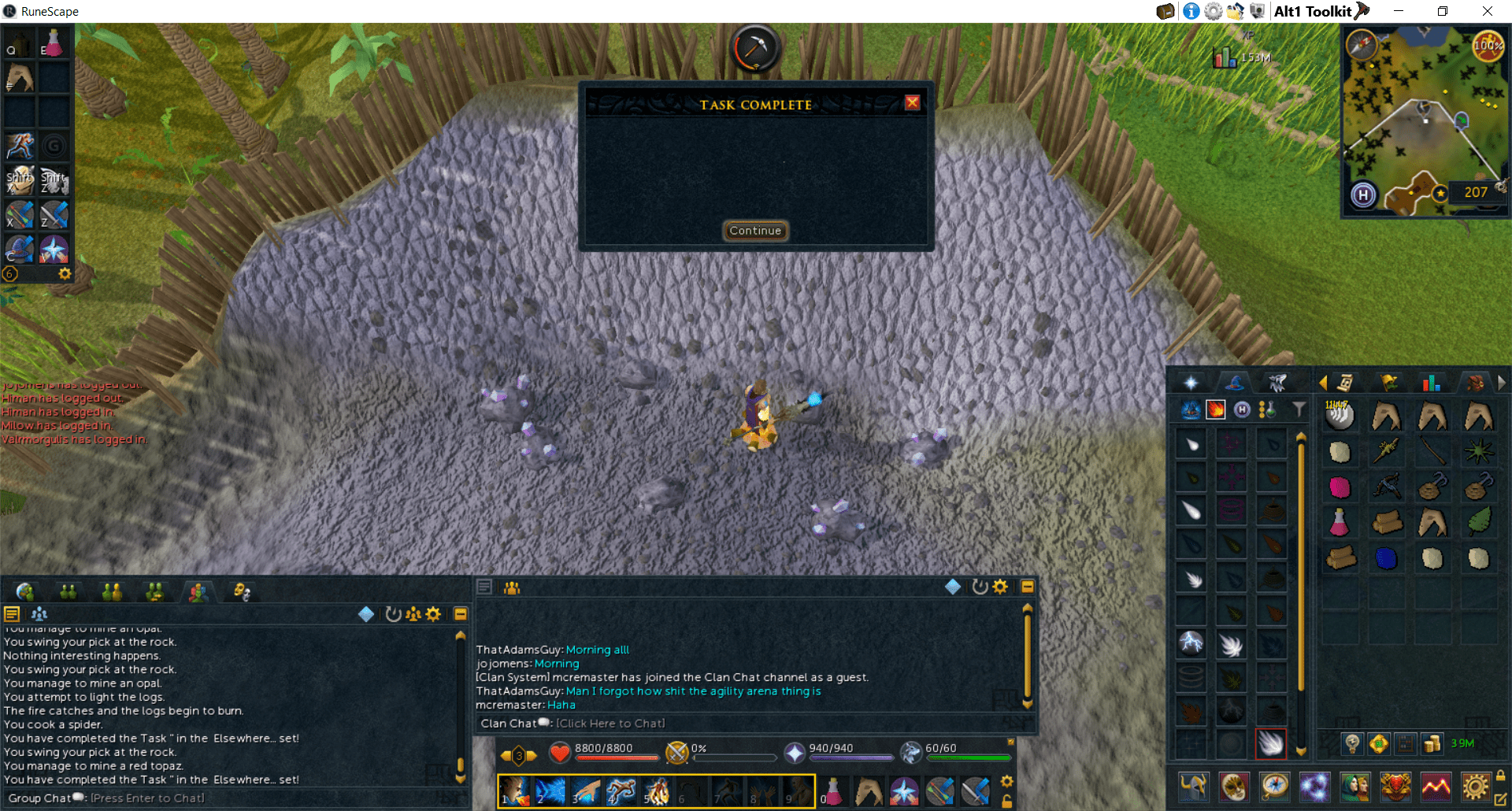Open the quest scroll icon atop the side panel
The image size is (1512, 811).
(x=1343, y=383)
